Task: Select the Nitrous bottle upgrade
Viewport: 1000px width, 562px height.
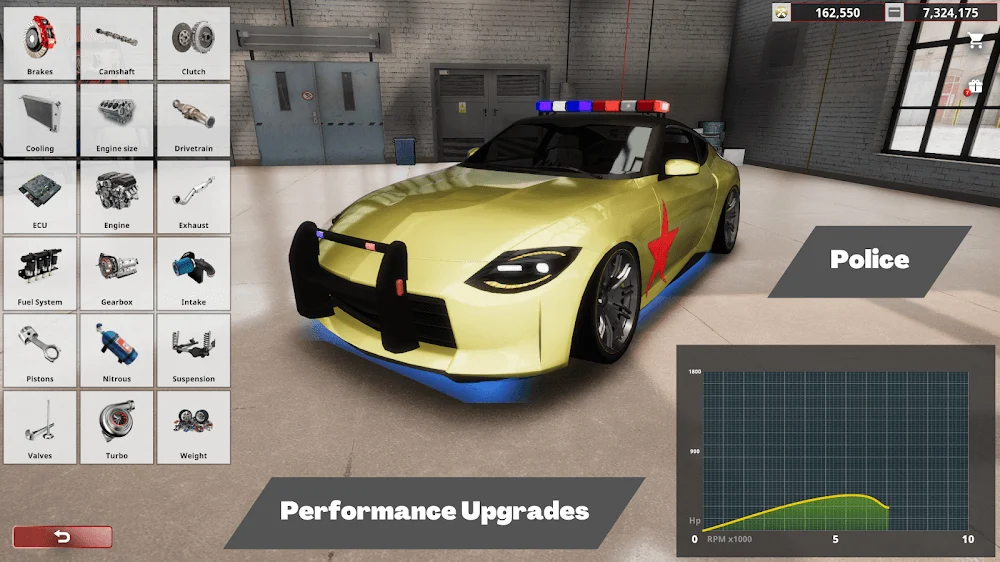Action: [117, 351]
